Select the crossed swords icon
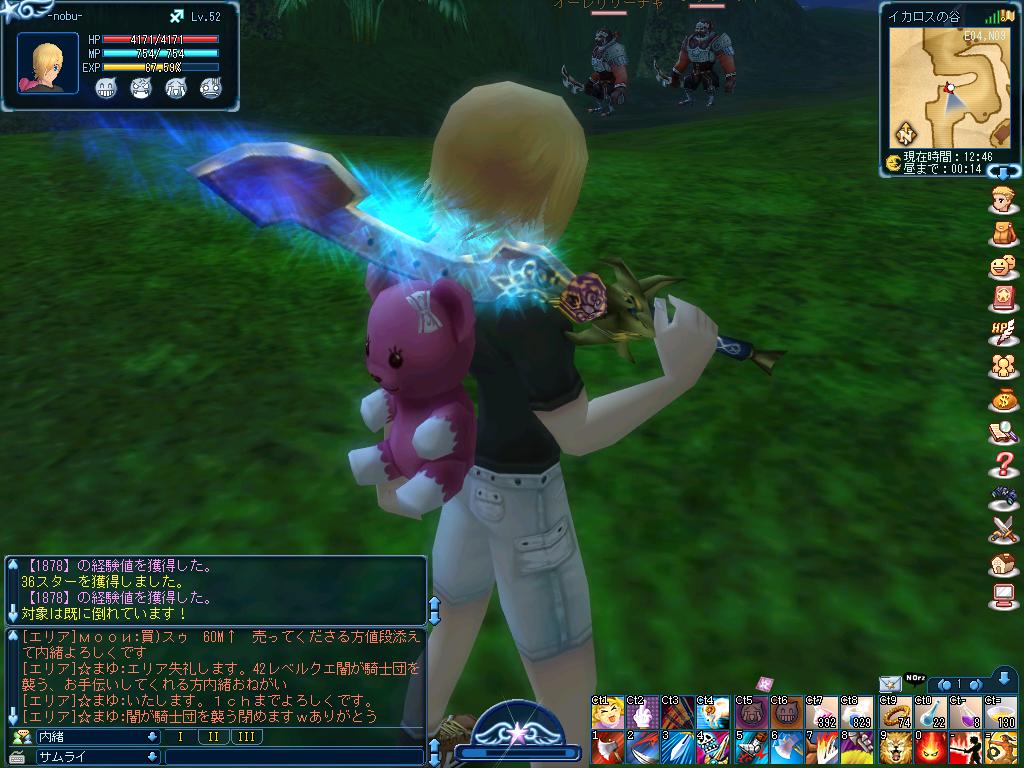Screen dimensions: 1024x768 point(1002,531)
